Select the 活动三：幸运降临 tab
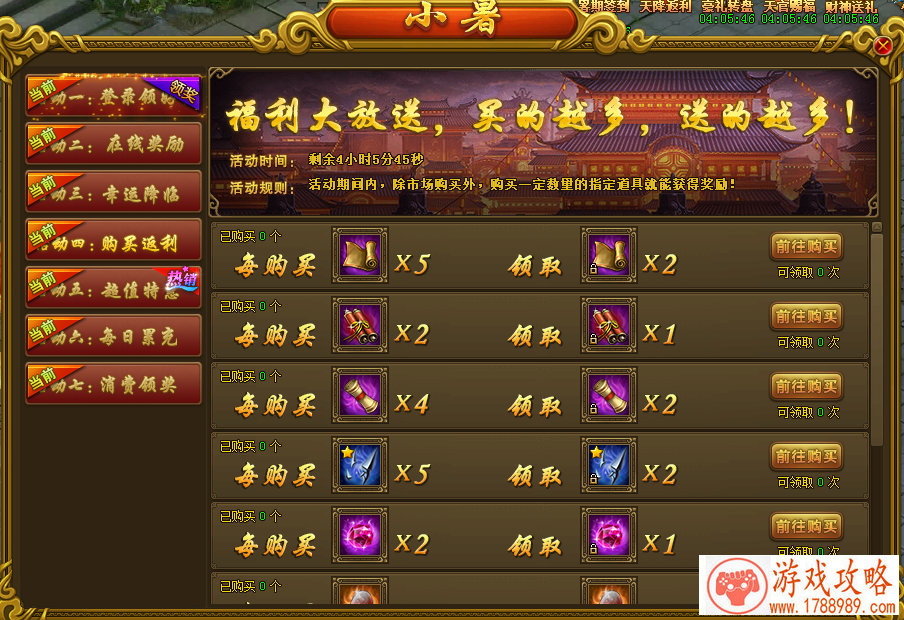Image resolution: width=904 pixels, height=620 pixels. coord(113,192)
